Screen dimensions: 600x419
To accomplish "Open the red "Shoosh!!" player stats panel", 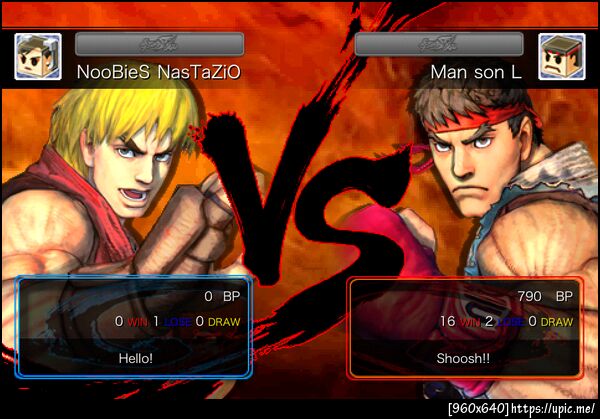I will coord(464,327).
